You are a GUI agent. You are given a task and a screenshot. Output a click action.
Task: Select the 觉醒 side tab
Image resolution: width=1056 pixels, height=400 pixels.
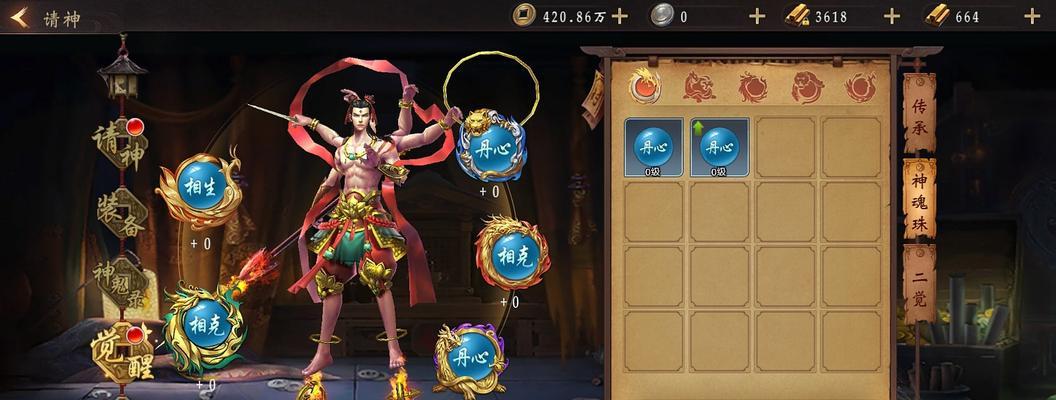tap(123, 351)
